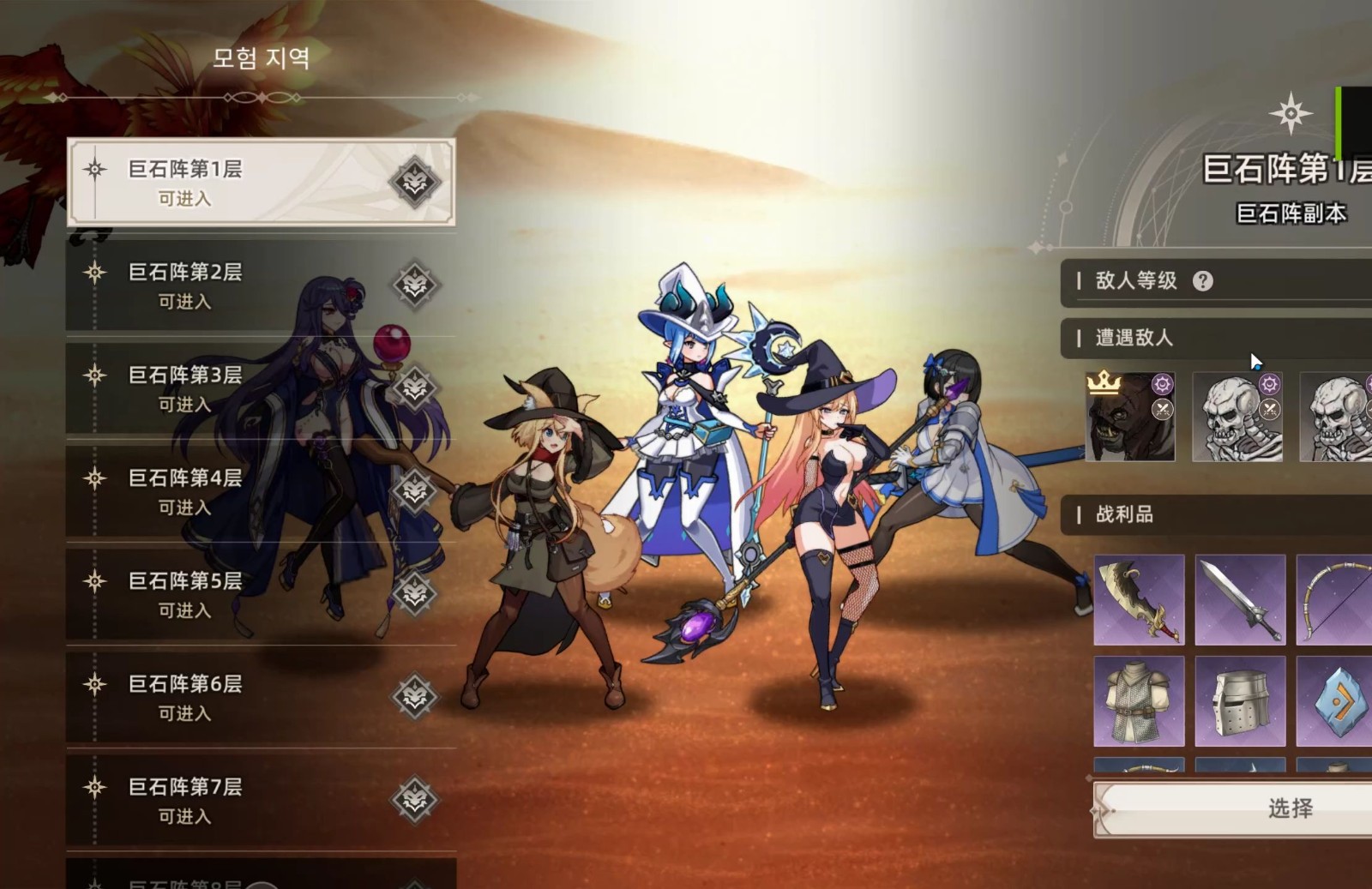Pick the 巨石阵第4层 floor
The width and height of the screenshot is (1372, 889).
click(x=261, y=491)
